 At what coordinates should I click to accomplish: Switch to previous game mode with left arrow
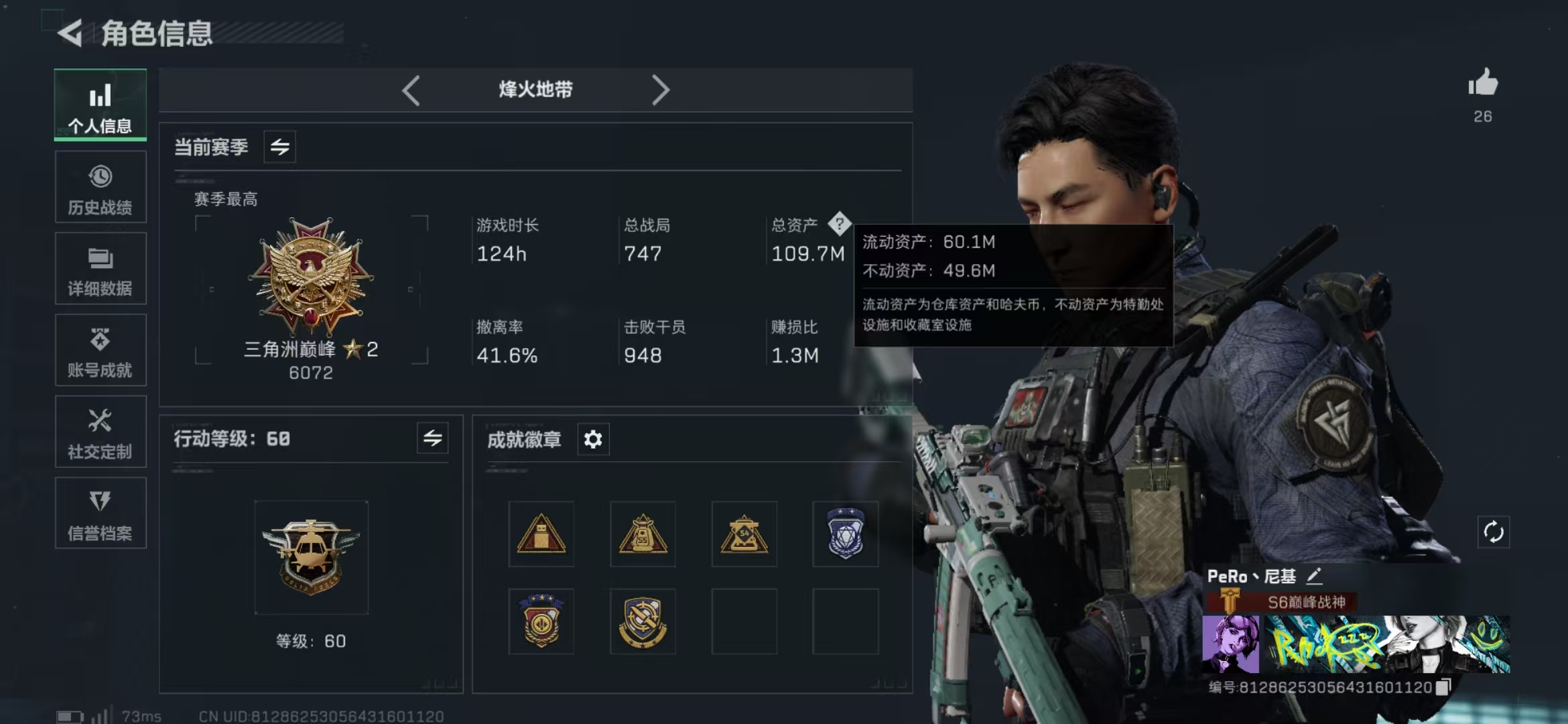click(412, 90)
